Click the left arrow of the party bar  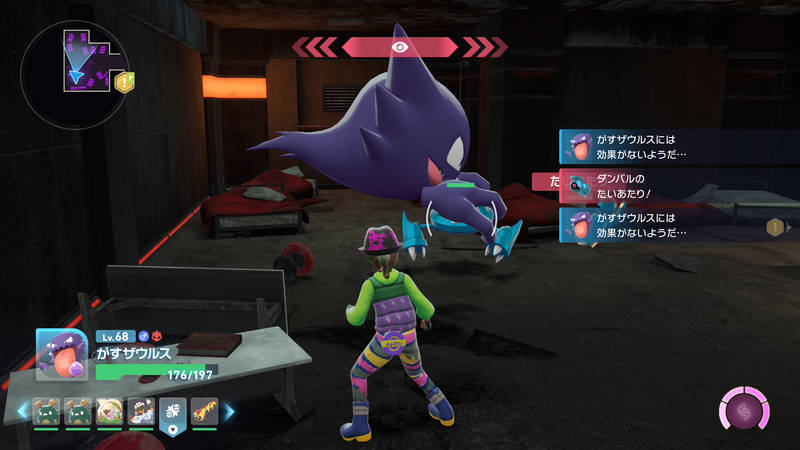[x=20, y=410]
